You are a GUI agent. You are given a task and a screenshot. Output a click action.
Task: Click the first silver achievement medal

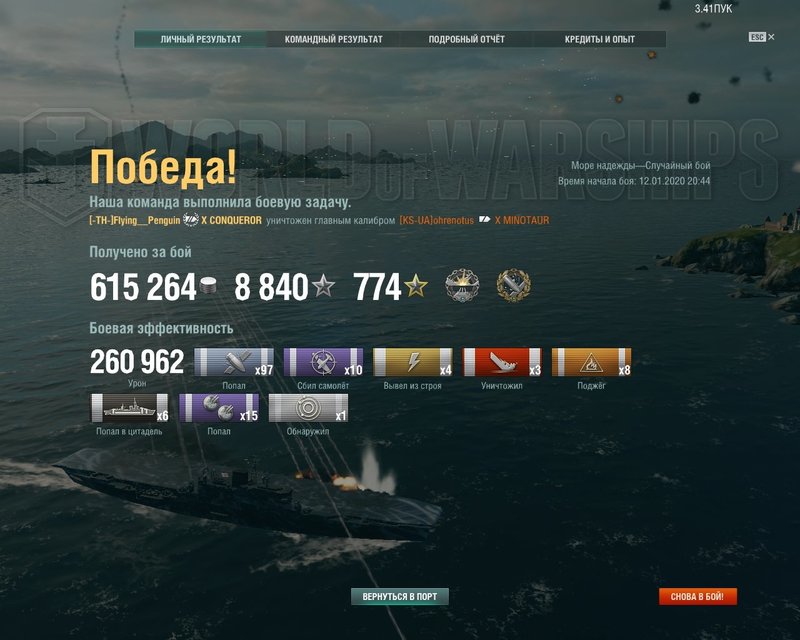[x=462, y=286]
